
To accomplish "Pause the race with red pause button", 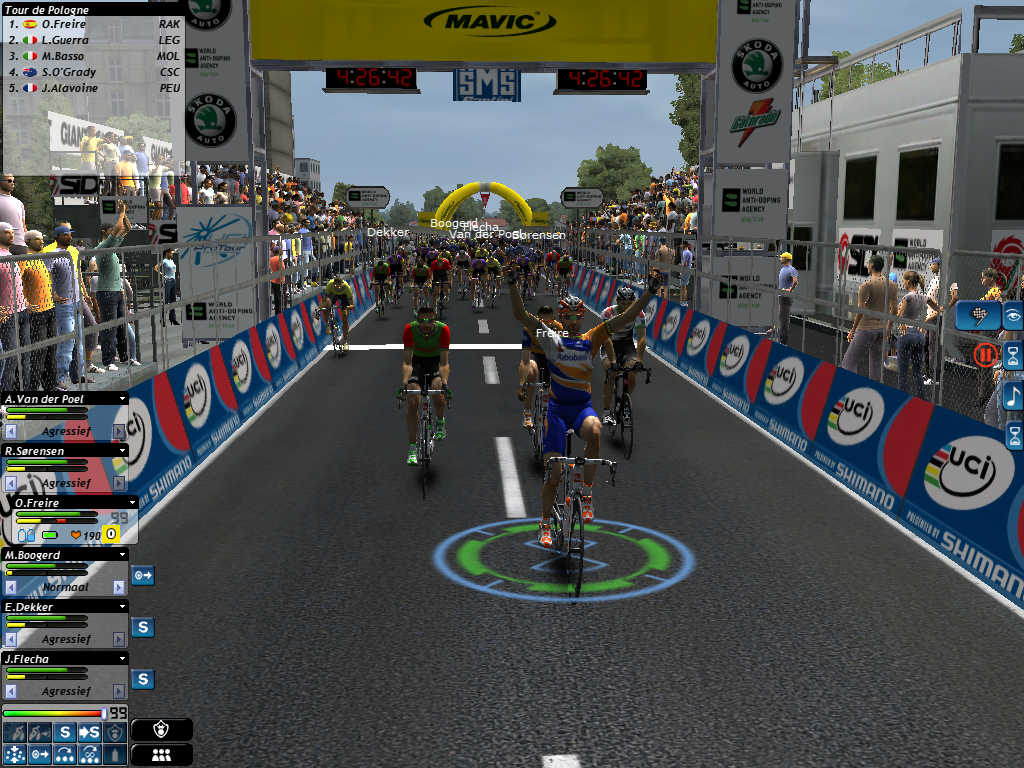I will [x=986, y=353].
